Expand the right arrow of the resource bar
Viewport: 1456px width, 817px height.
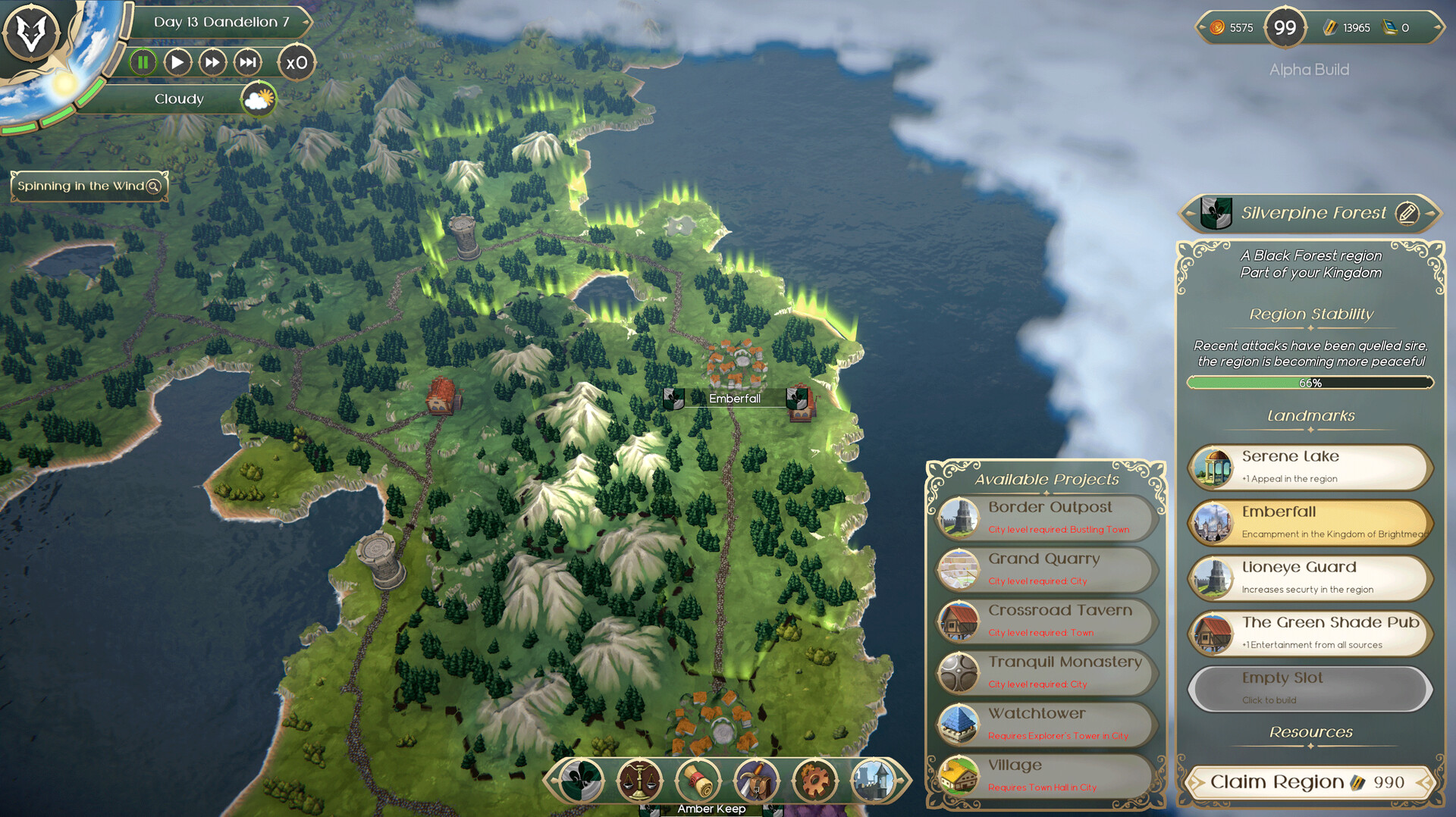(1437, 27)
